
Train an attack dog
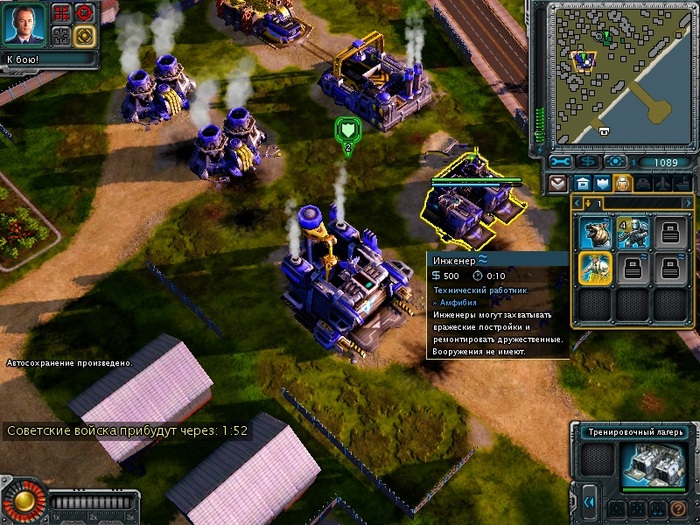(597, 233)
